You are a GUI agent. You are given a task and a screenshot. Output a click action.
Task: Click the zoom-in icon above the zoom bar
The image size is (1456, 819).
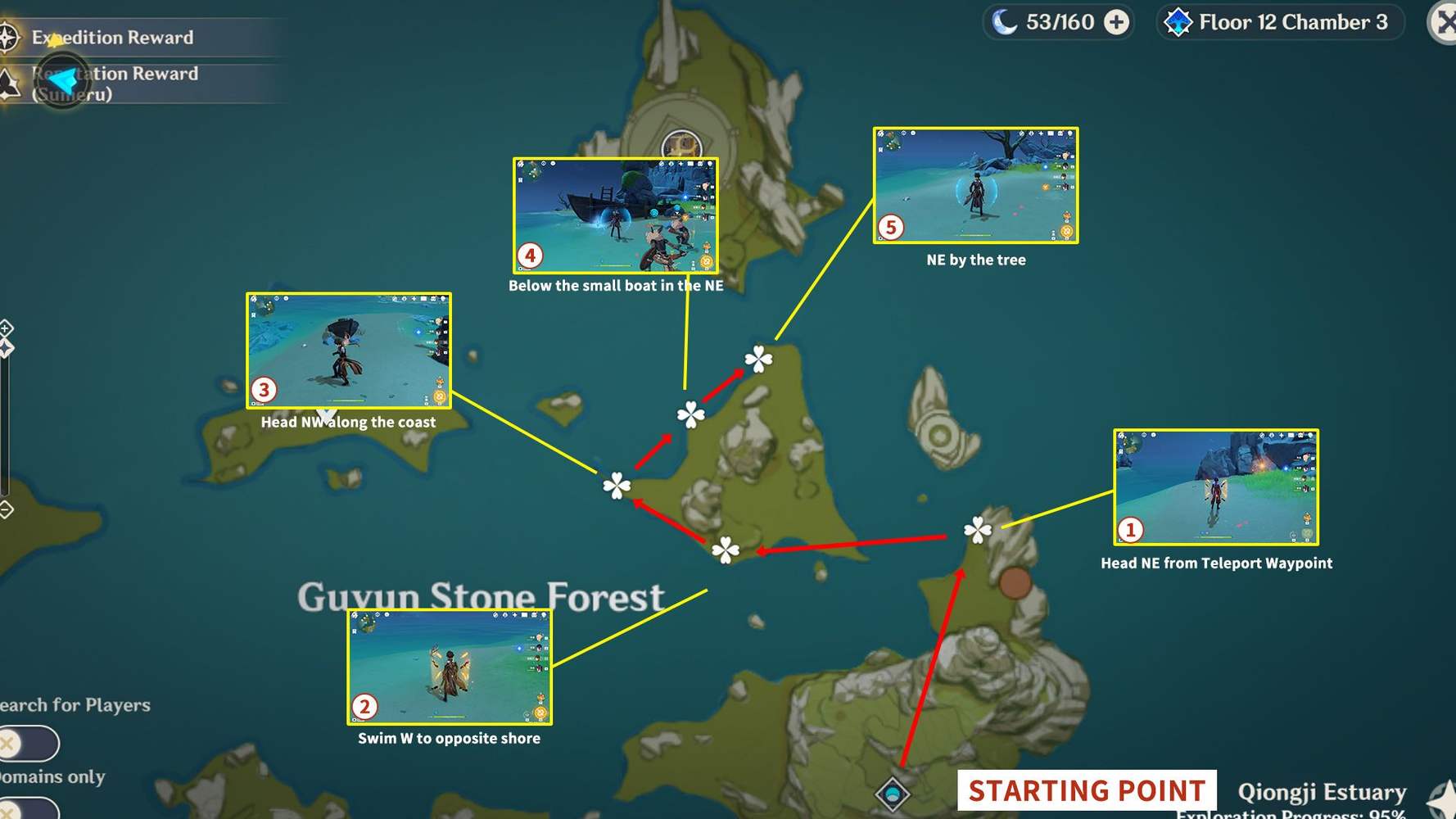(x=7, y=329)
